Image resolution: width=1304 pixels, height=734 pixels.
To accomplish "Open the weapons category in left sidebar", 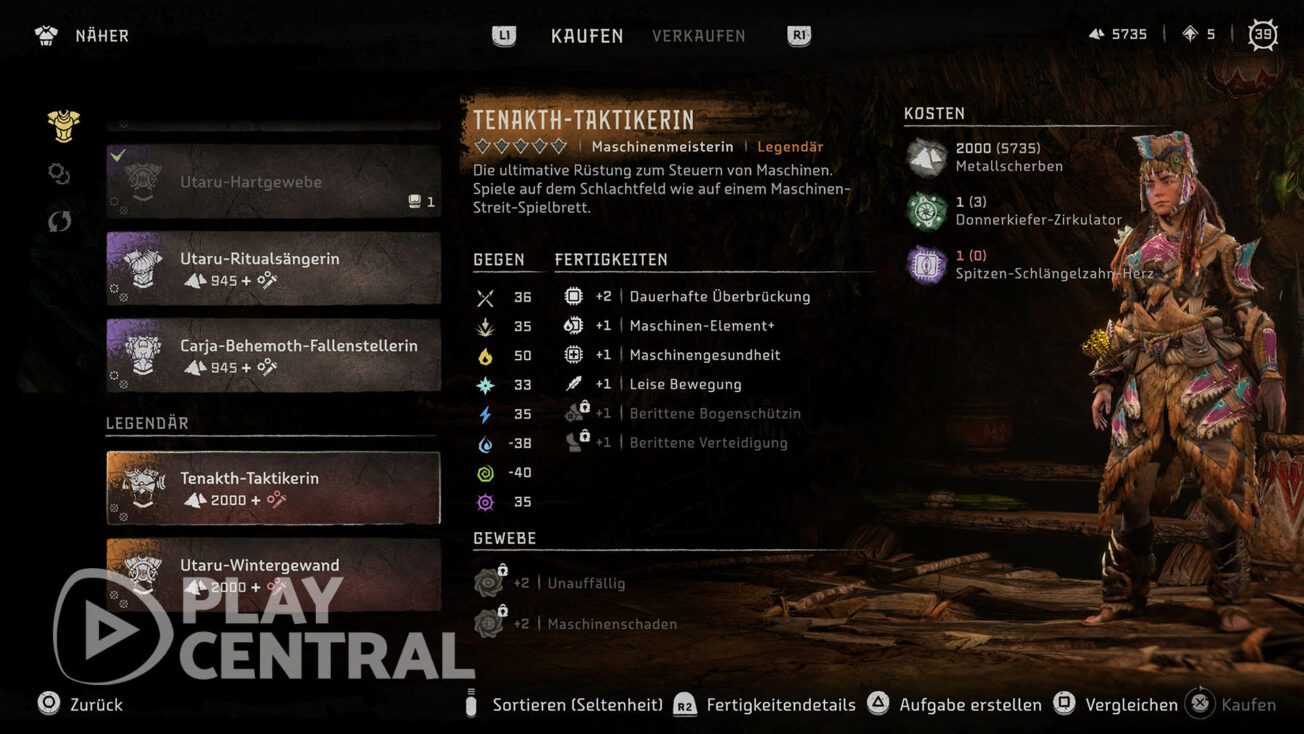I will [58, 174].
